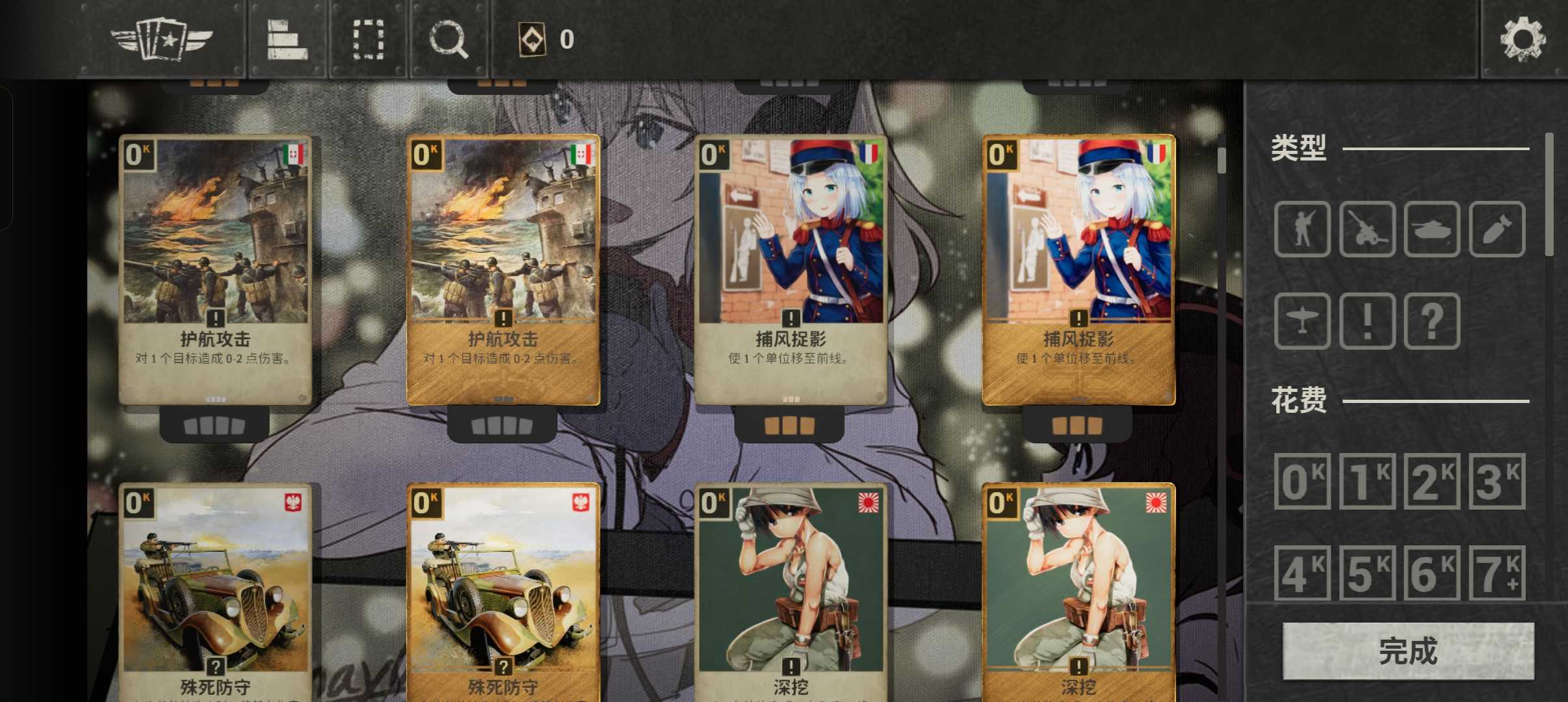
Task: Filter by tank unit type
Action: coord(1432,229)
